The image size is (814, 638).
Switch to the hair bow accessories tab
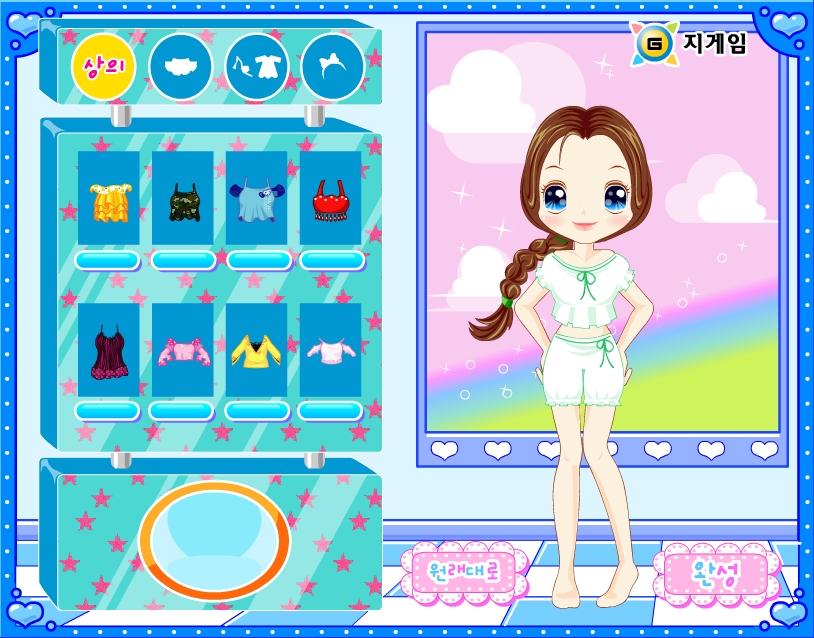pos(332,66)
